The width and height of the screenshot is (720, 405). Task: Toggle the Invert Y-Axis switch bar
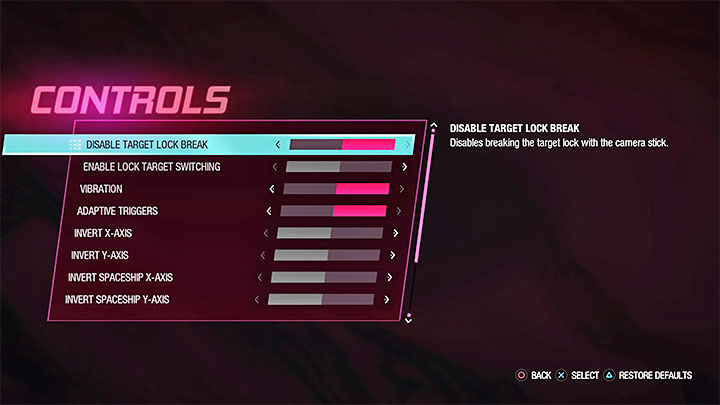coord(327,255)
